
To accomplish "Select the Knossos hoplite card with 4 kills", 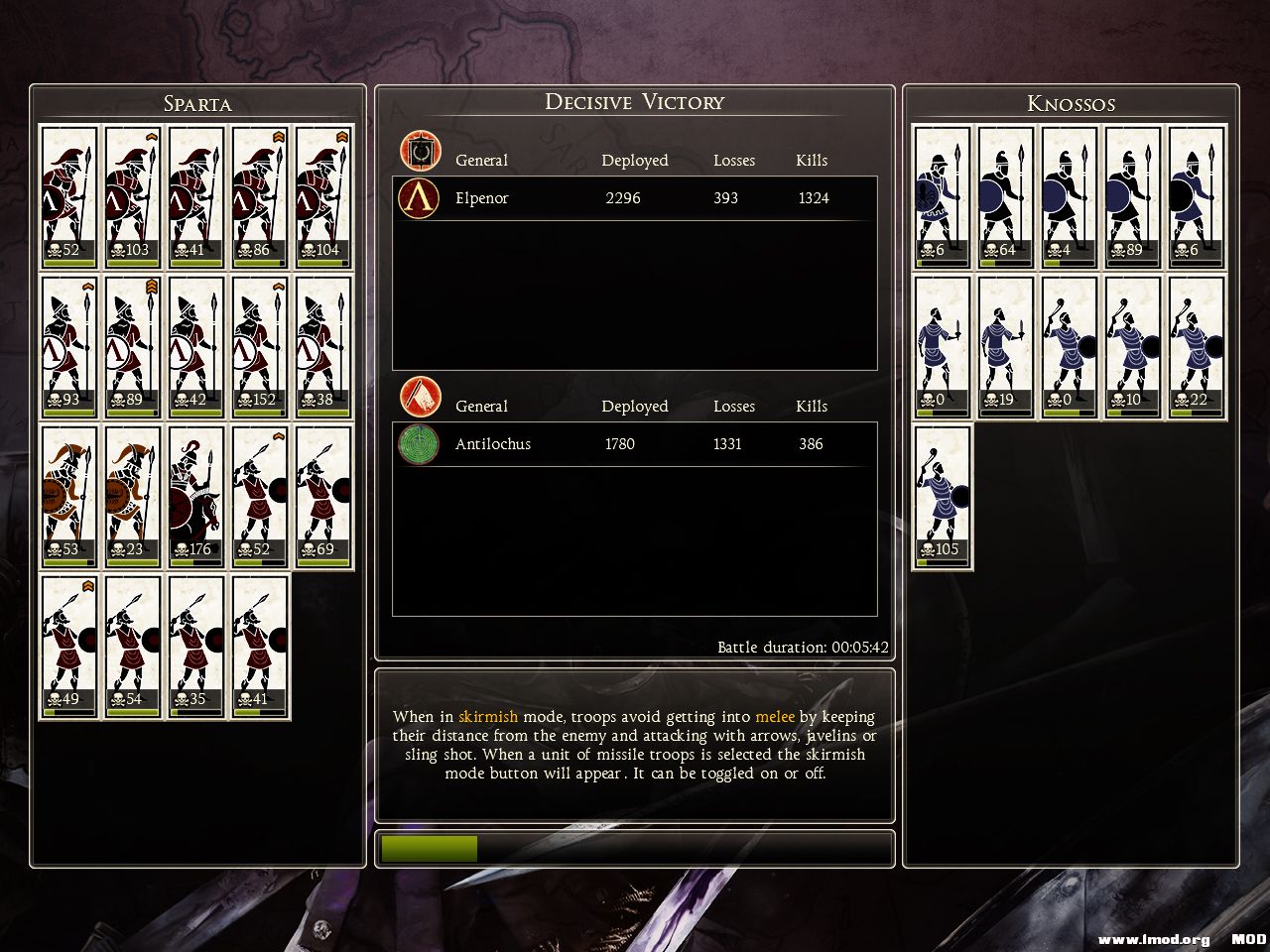I will click(x=1070, y=196).
